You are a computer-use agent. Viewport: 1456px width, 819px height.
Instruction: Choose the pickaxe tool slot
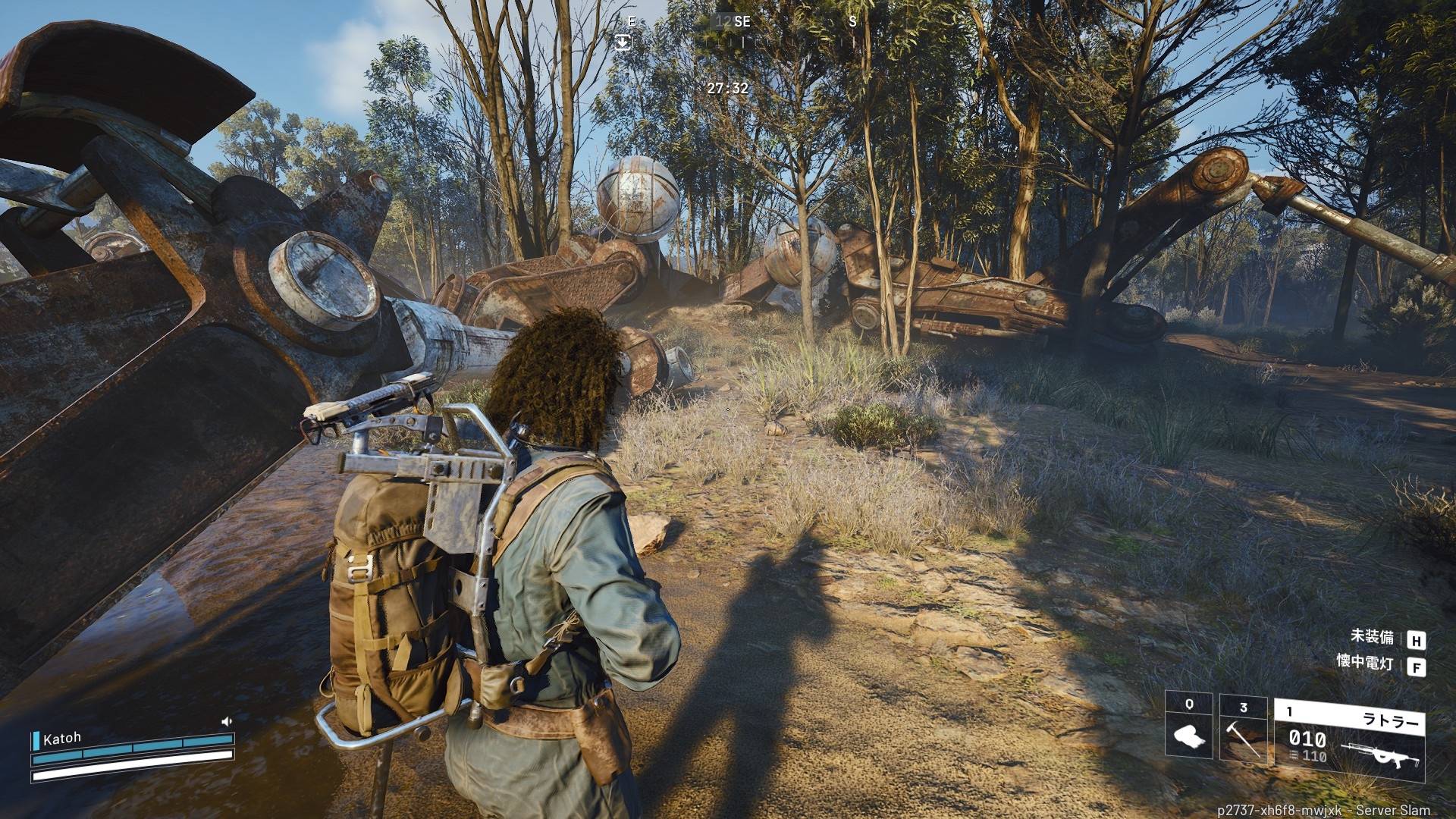pyautogui.click(x=1243, y=730)
